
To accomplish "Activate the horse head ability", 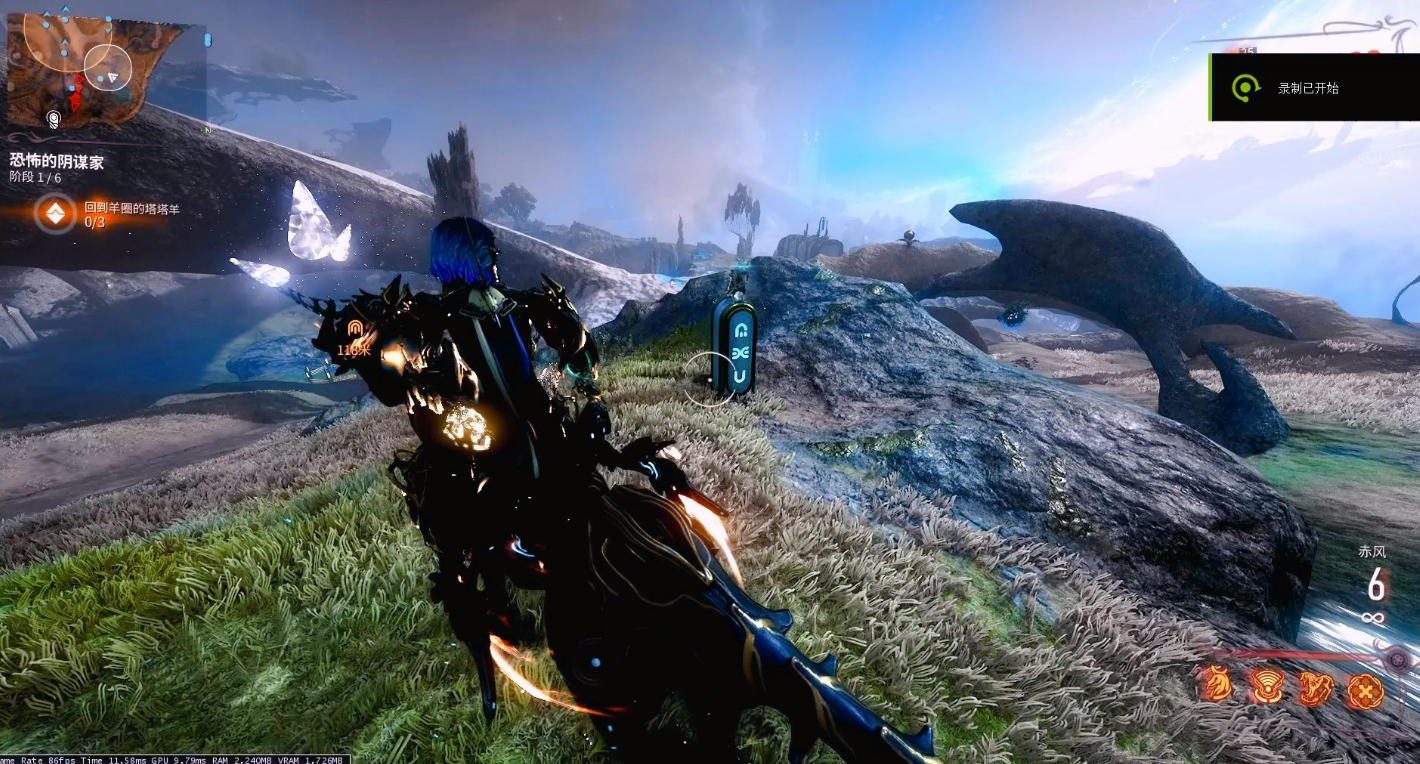I will click(1216, 688).
